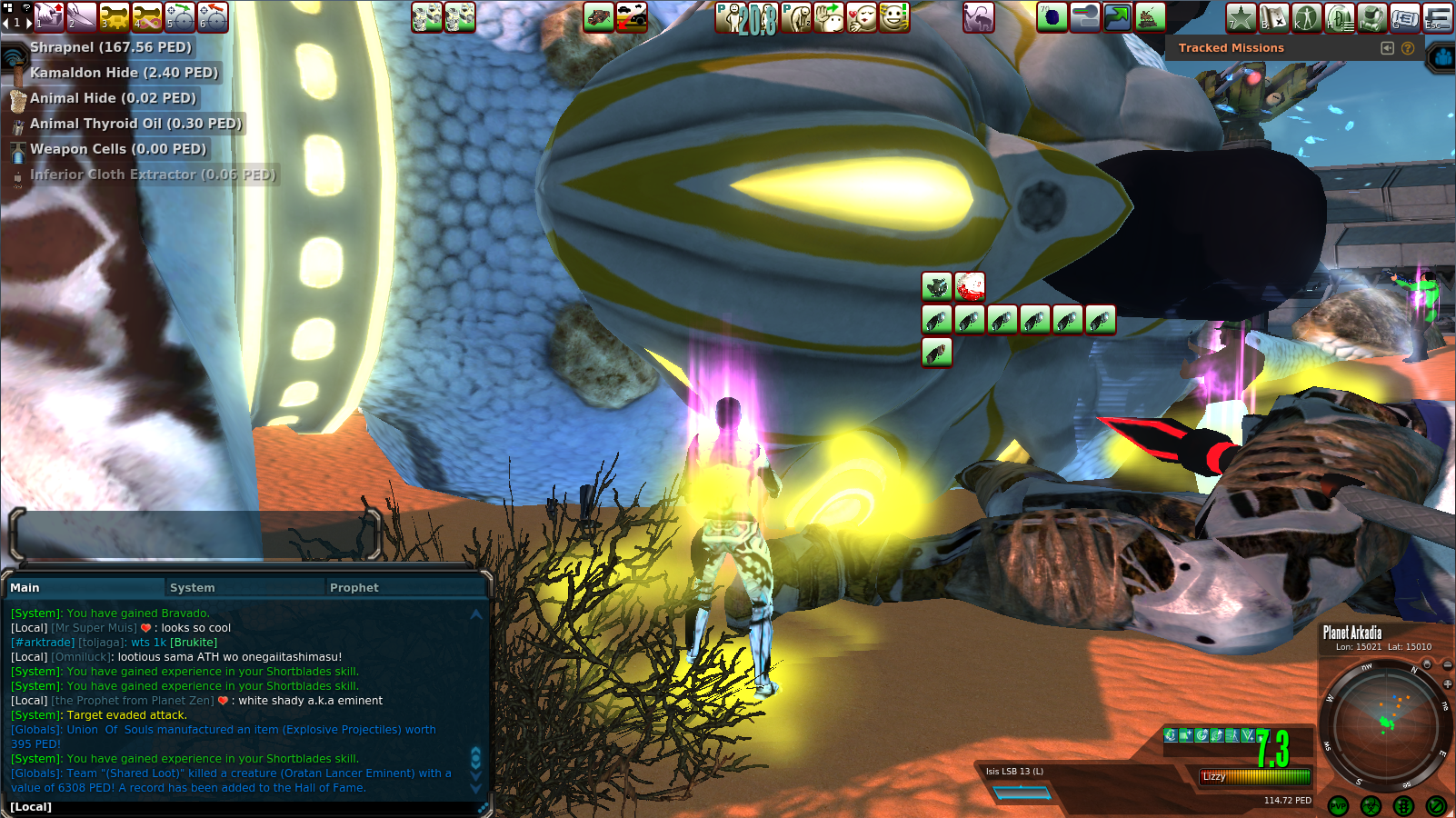Open the Tracked Missions help icon

pyautogui.click(x=1408, y=48)
